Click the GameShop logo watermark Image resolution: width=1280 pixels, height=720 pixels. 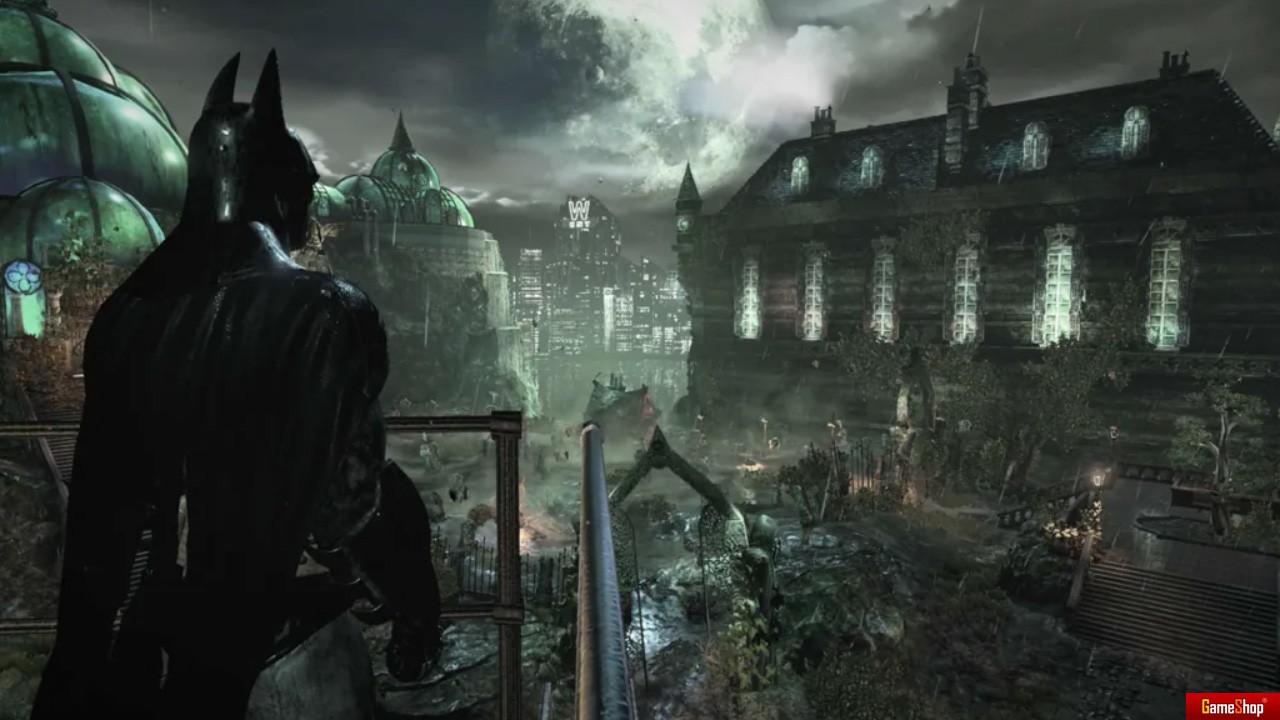click(x=1232, y=707)
